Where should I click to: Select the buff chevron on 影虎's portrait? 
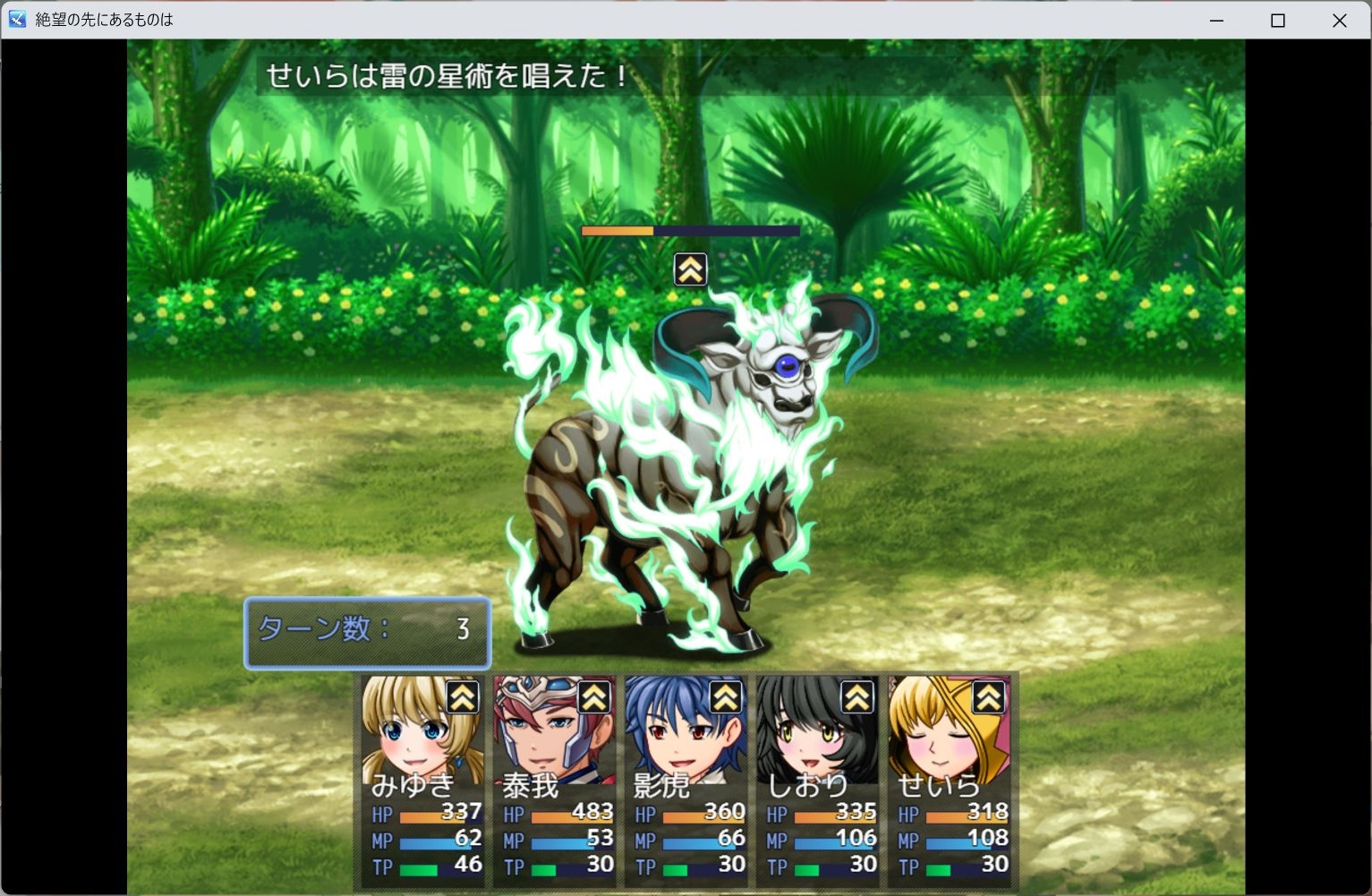tap(727, 697)
